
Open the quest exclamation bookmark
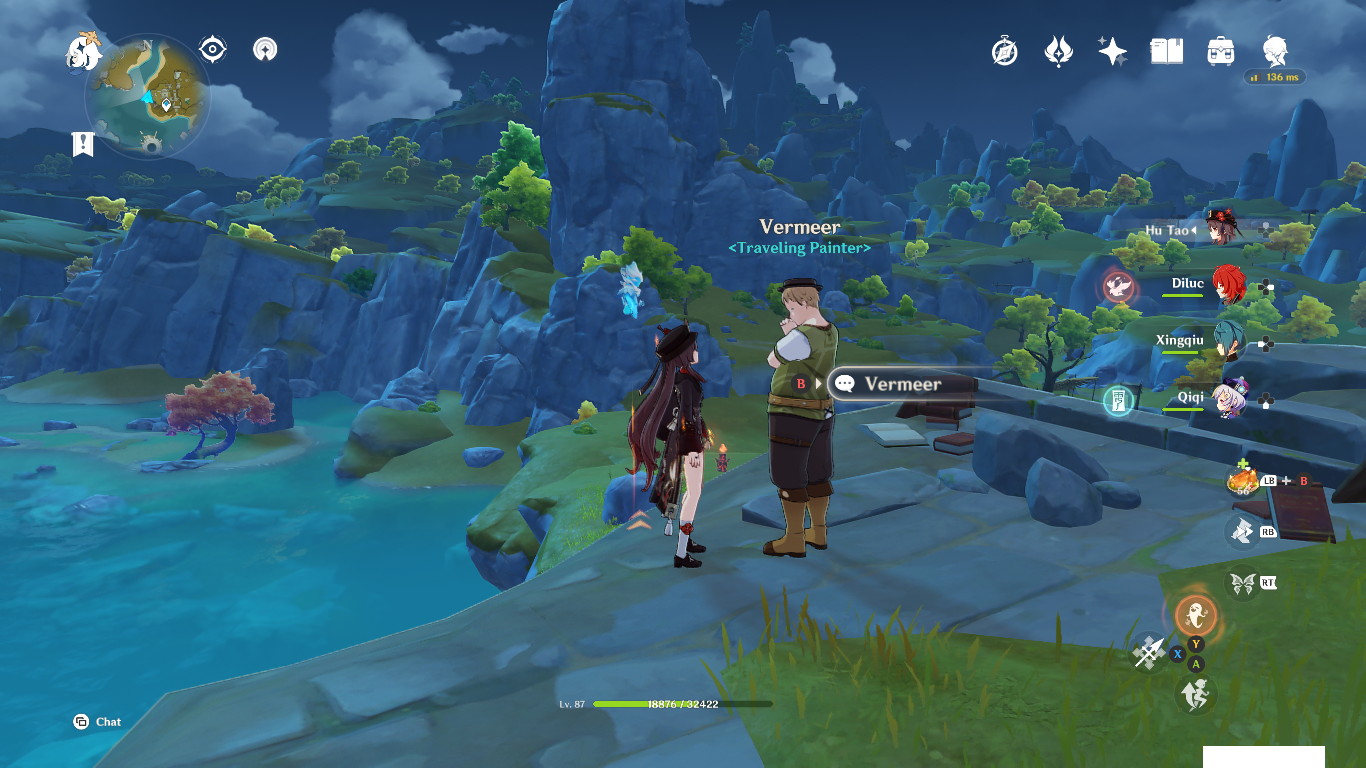pos(83,144)
